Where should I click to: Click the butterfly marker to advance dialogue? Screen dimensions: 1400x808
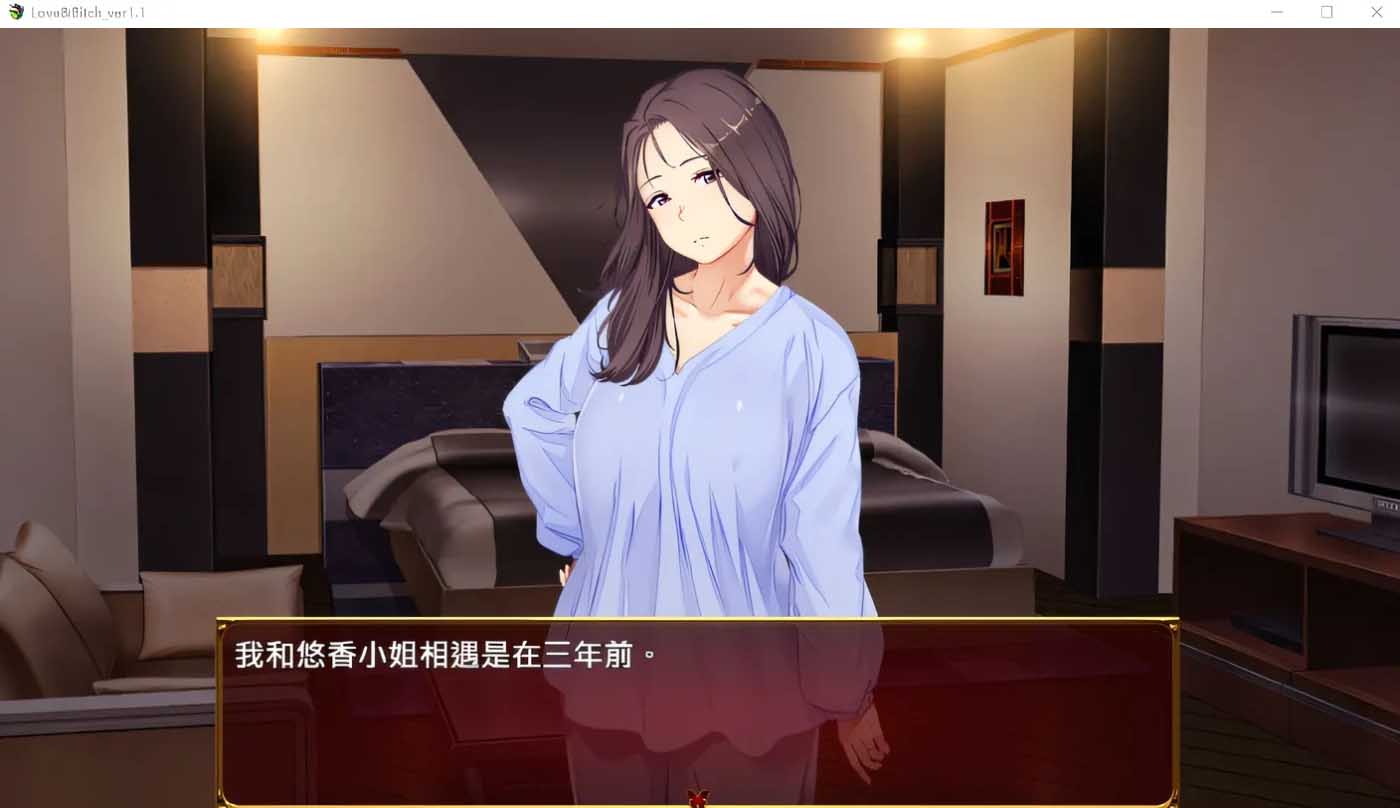(x=698, y=798)
